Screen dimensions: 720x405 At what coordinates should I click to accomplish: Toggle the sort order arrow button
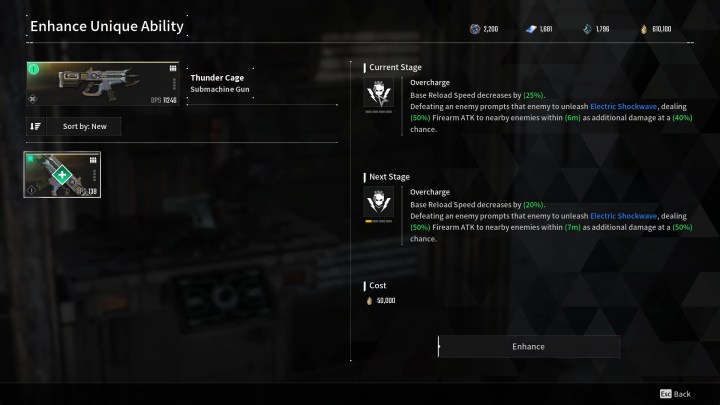[36, 126]
